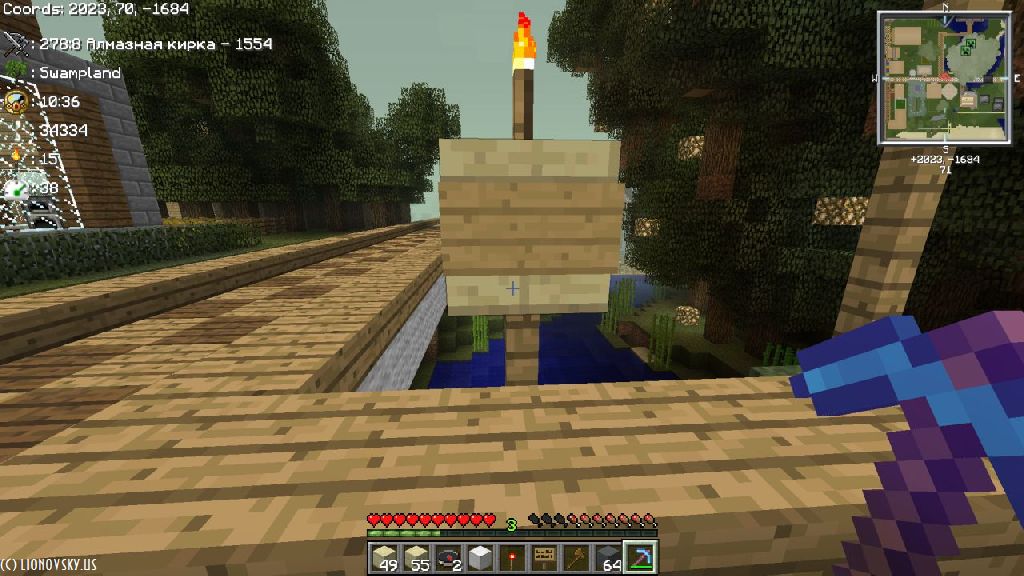Image resolution: width=1024 pixels, height=576 pixels.
Task: Select the gray stack of 64 slot
Action: pyautogui.click(x=607, y=557)
